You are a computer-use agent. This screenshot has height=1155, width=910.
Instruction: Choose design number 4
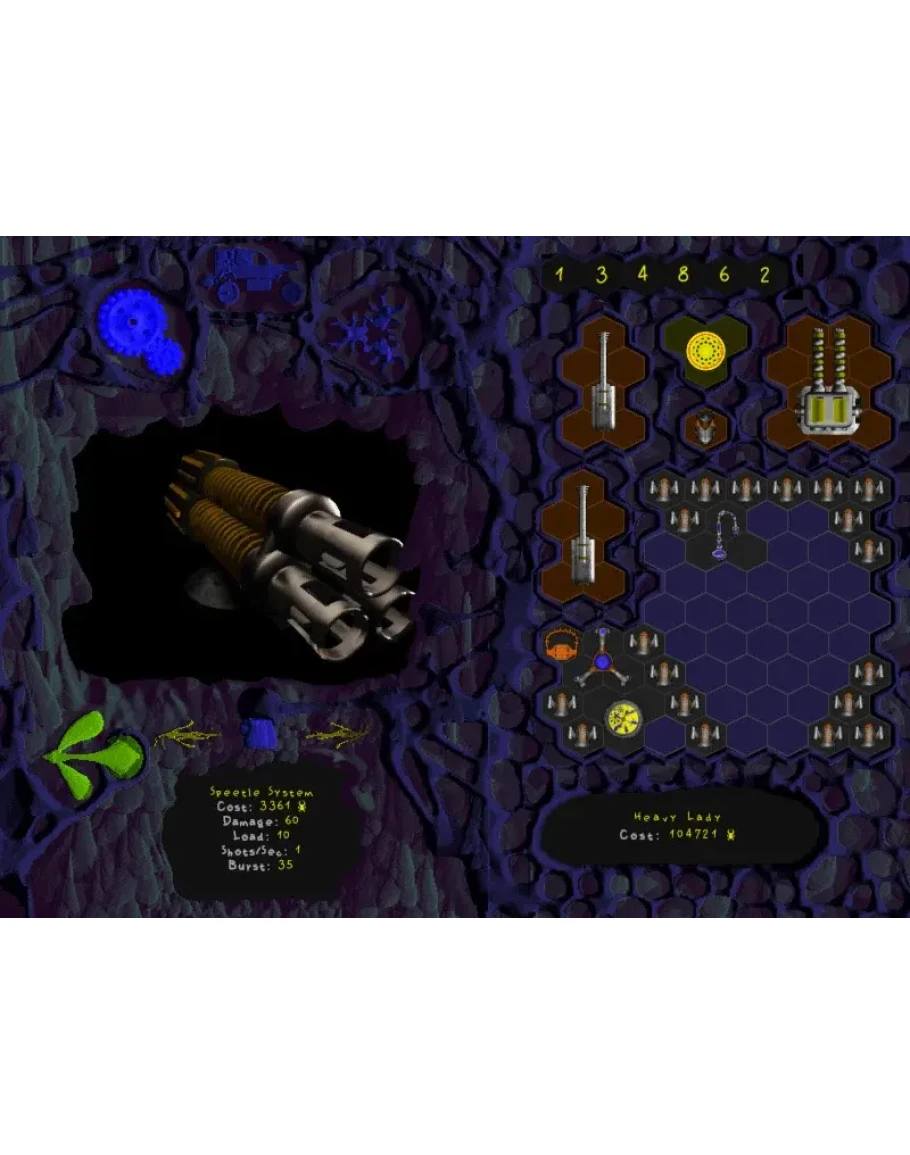pos(642,274)
